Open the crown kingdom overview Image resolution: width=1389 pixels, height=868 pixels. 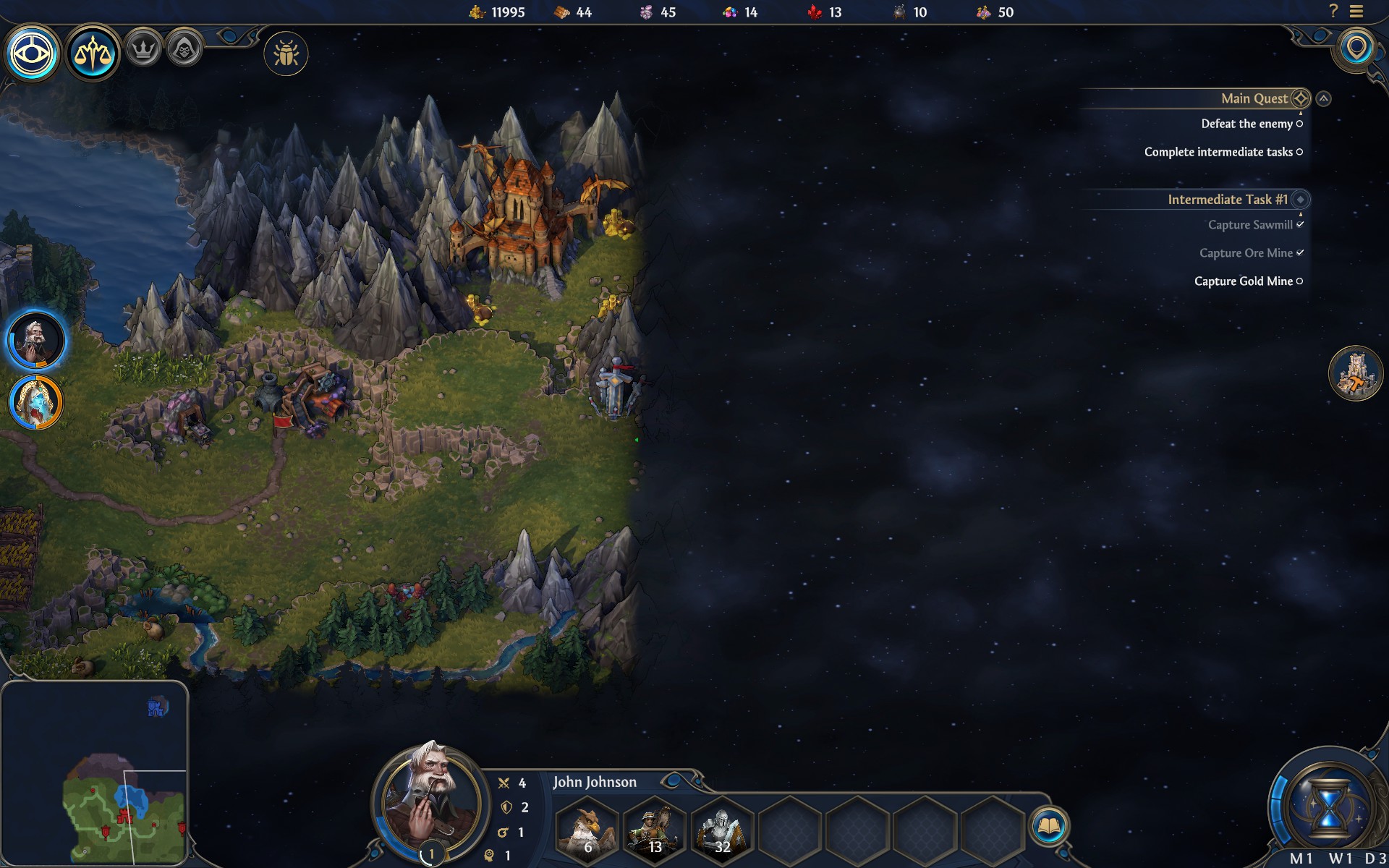pyautogui.click(x=143, y=50)
